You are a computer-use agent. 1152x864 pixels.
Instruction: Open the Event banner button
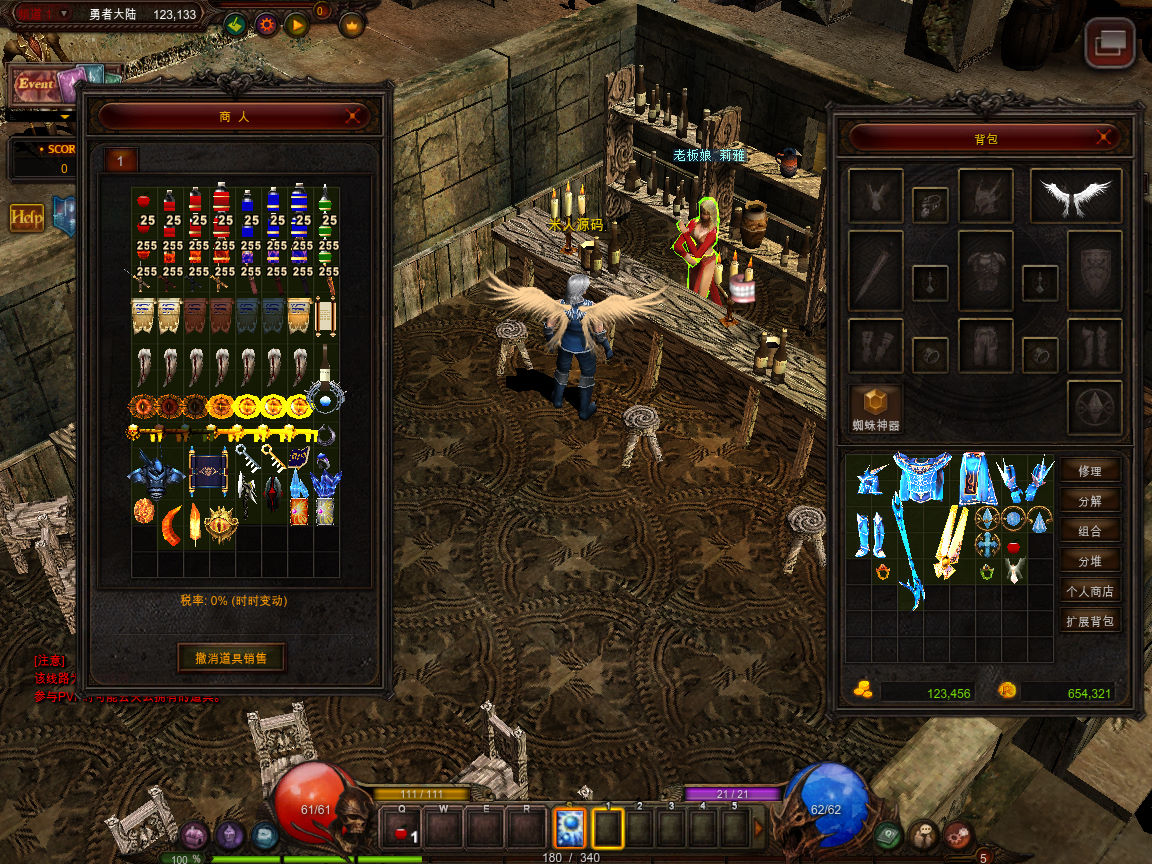pyautogui.click(x=37, y=85)
